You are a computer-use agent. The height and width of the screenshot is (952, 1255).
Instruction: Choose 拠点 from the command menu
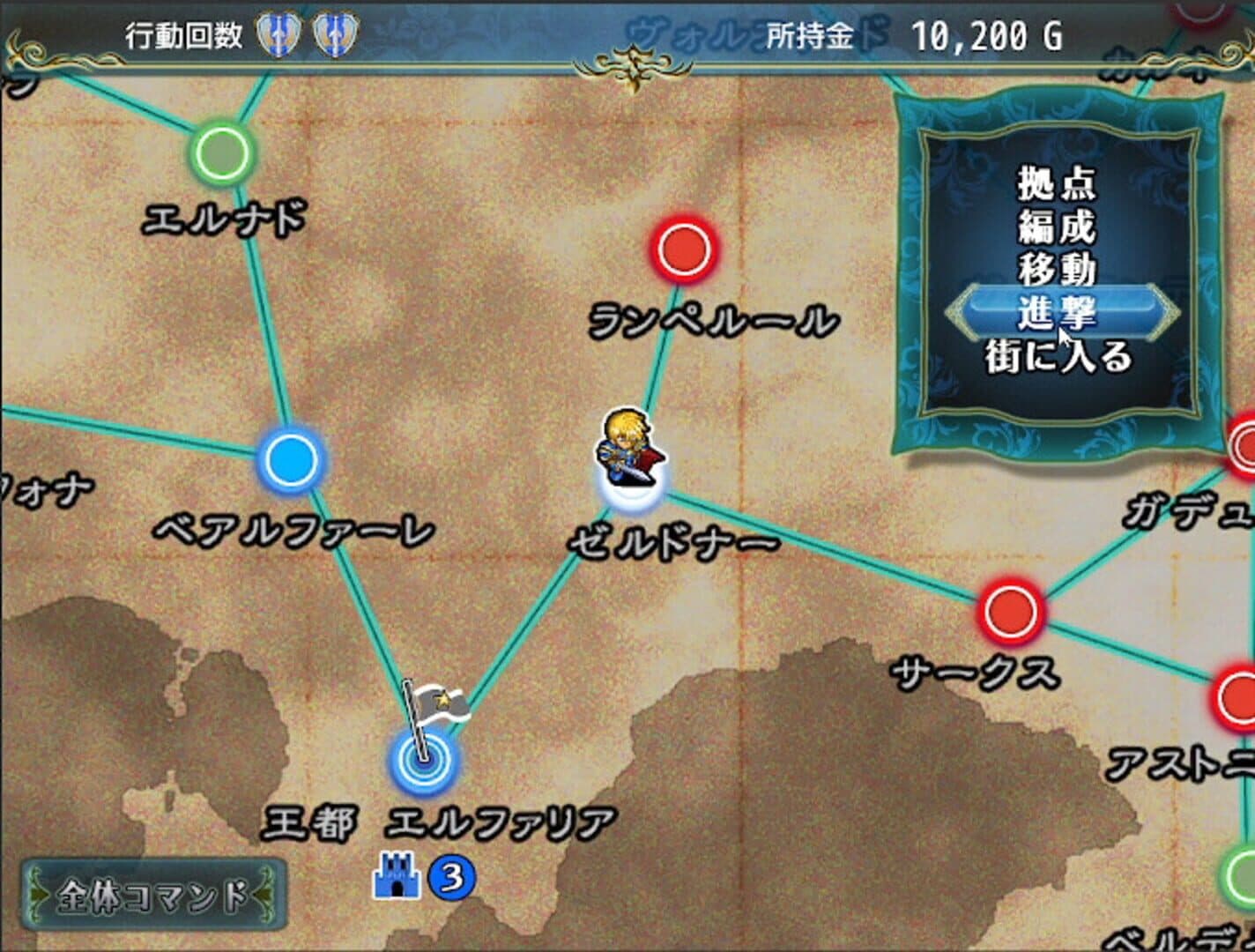[1058, 183]
